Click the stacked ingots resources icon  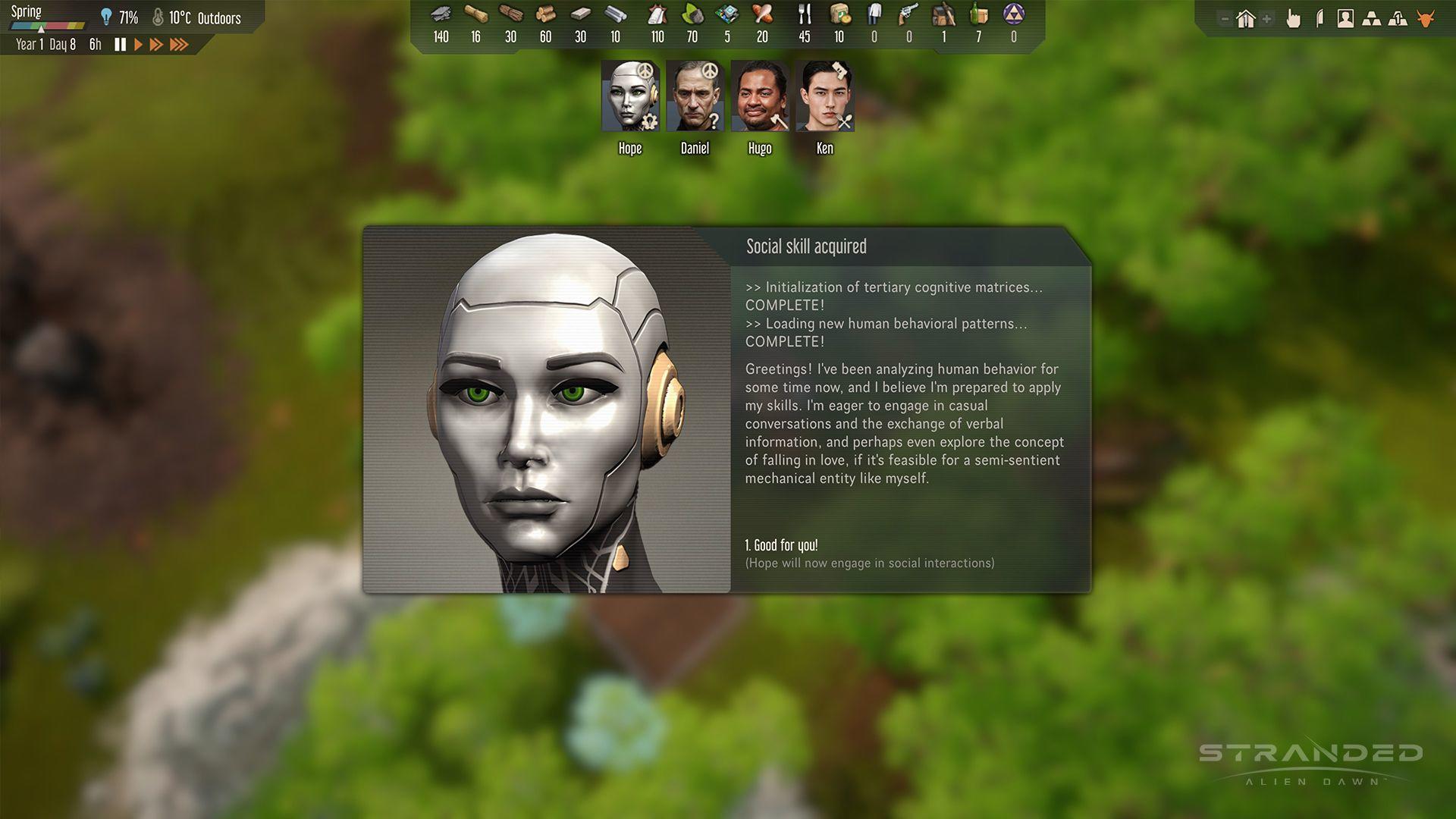click(x=1371, y=19)
